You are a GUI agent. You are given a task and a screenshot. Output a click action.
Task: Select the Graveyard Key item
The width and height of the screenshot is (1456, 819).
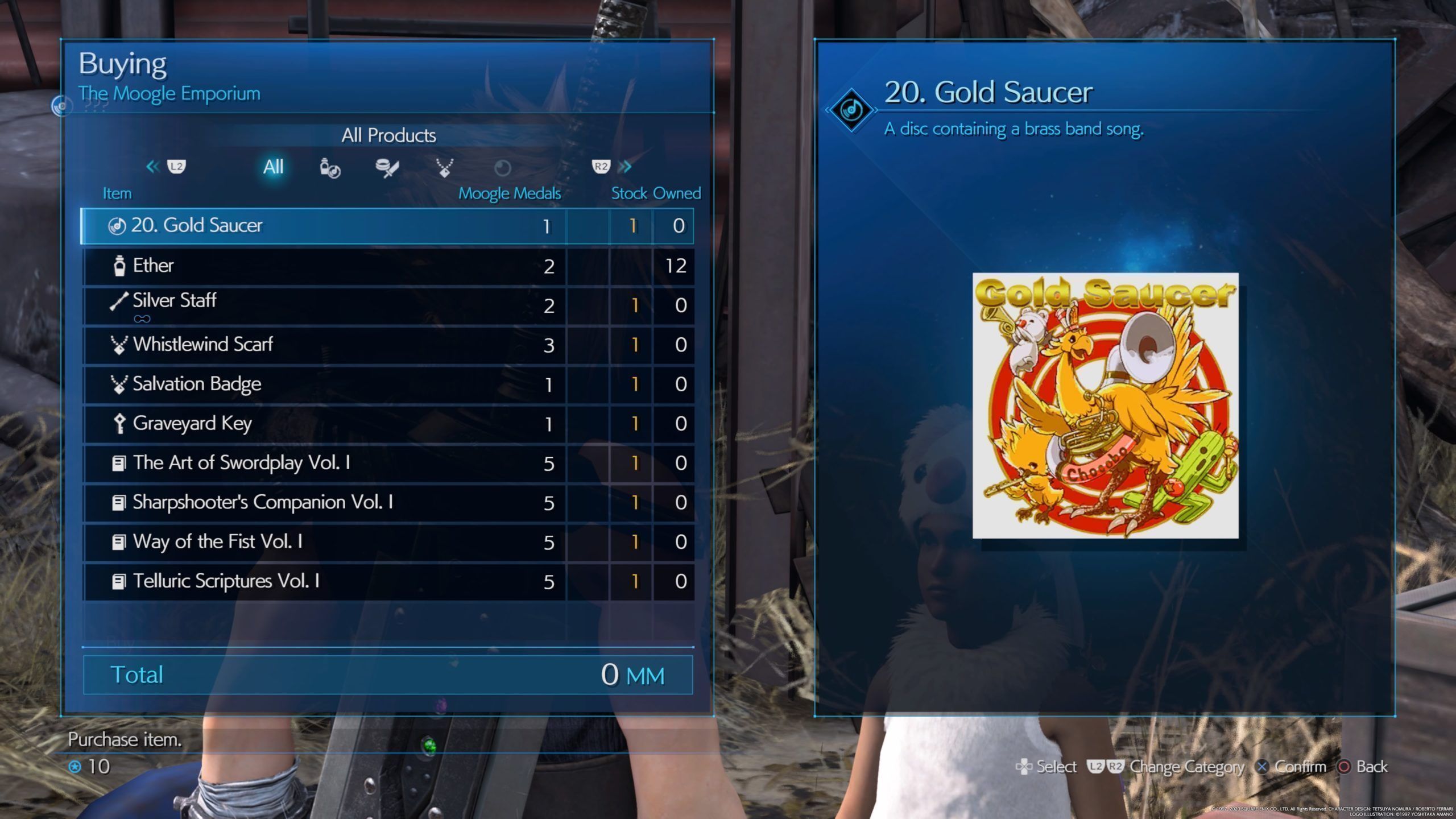click(x=387, y=424)
